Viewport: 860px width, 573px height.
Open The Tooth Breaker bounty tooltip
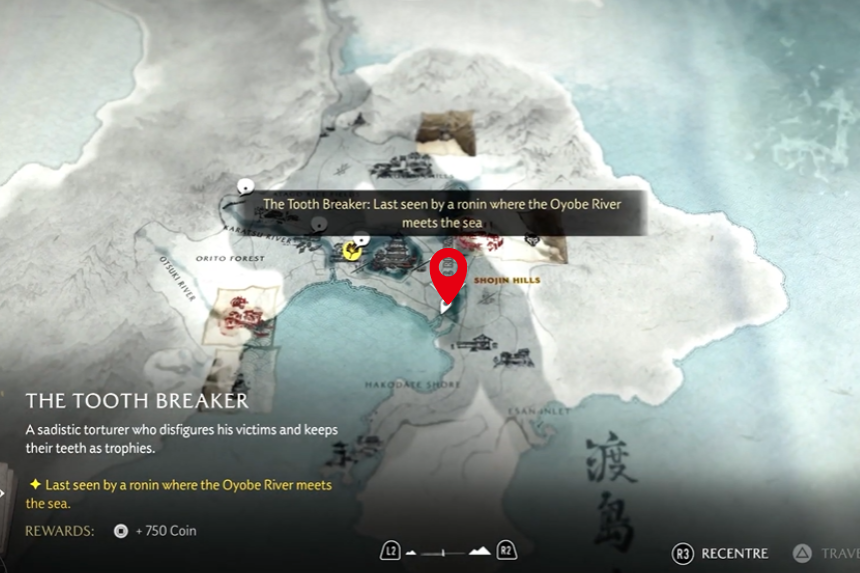tap(443, 214)
